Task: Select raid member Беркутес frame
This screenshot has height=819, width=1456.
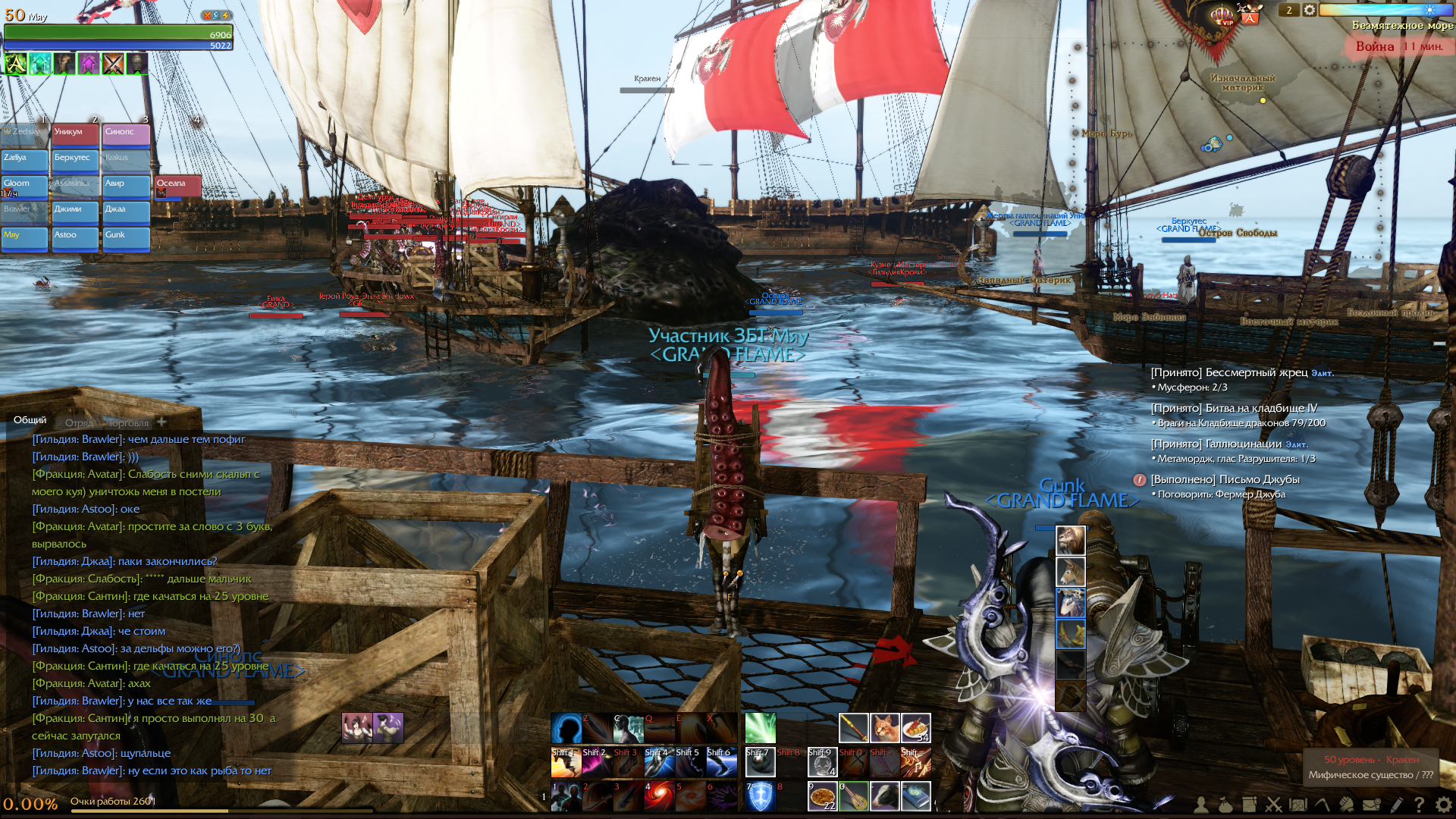Action: (75, 161)
